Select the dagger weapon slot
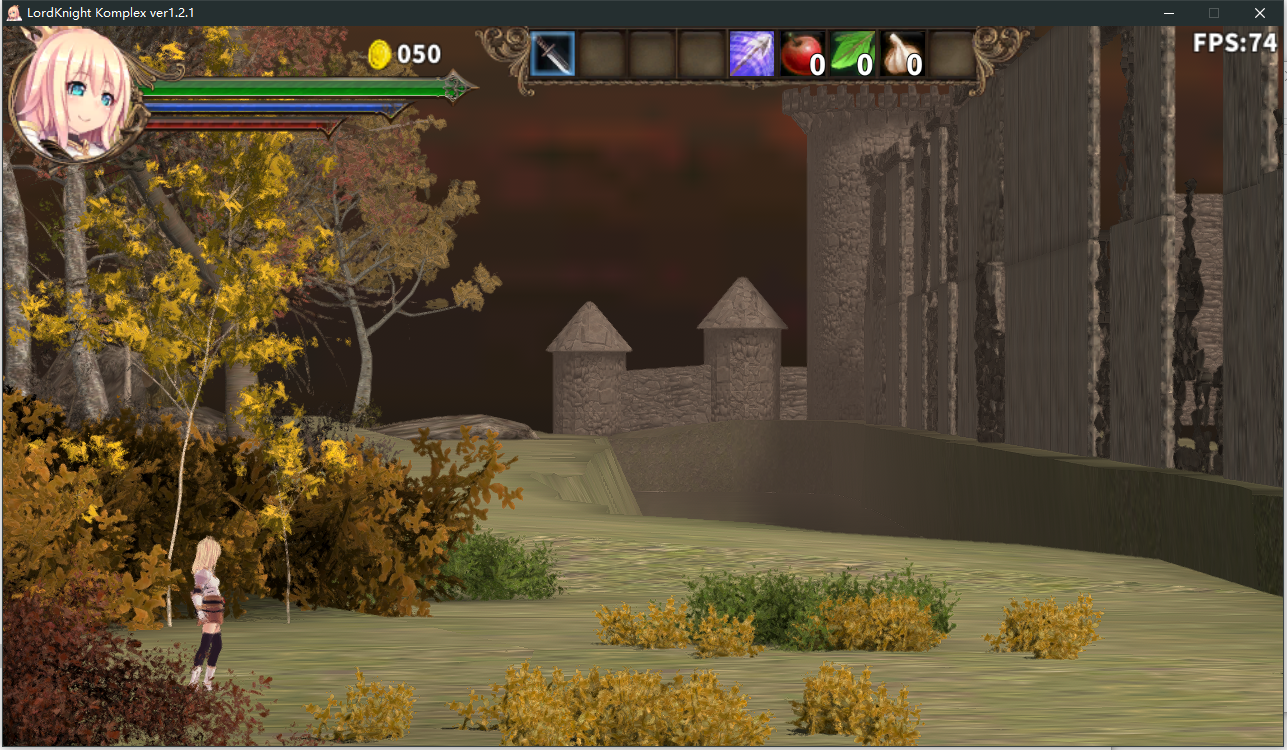Screen dimensions: 1287x750 [x=552, y=54]
